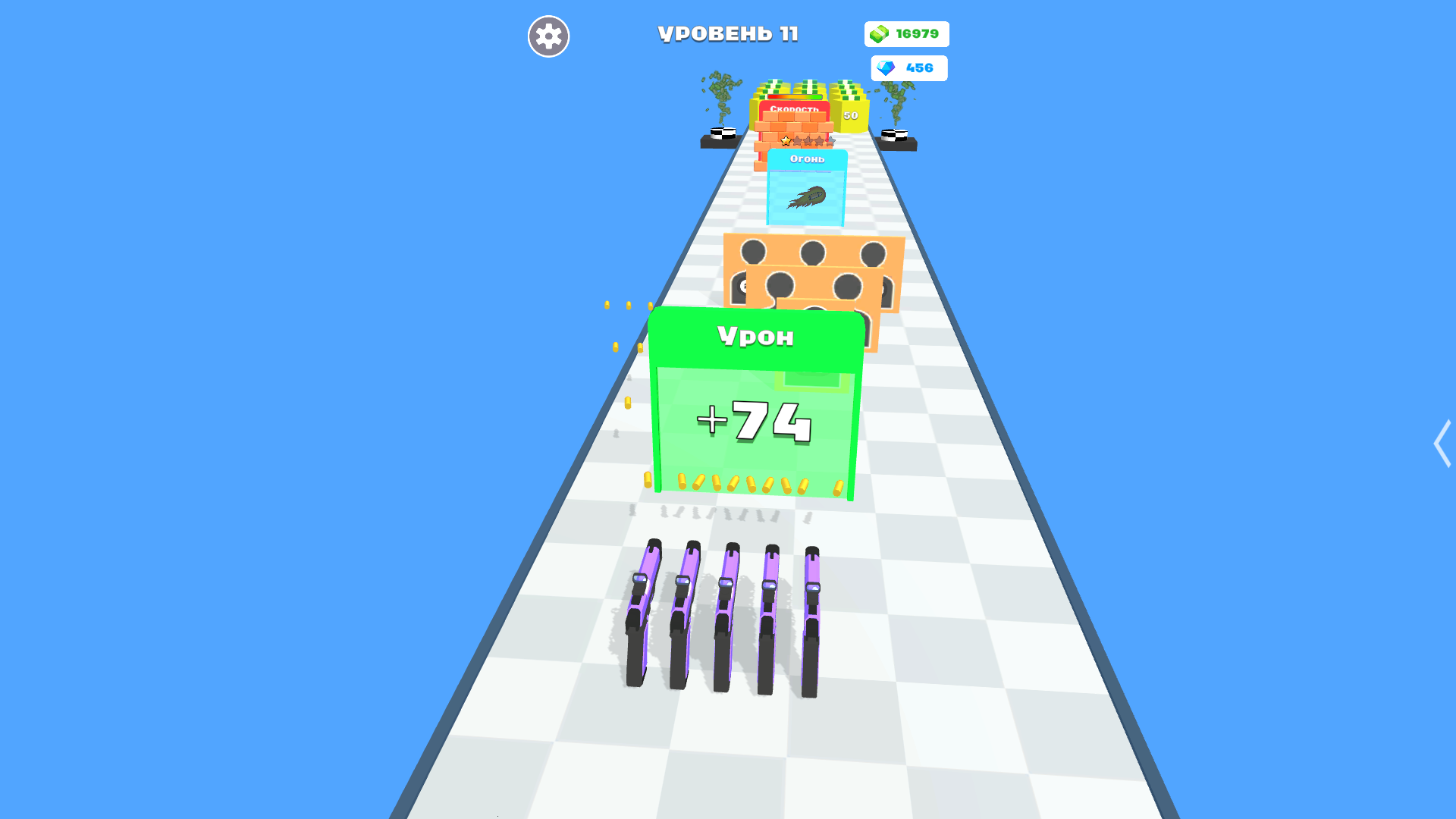This screenshot has width=1456, height=819.
Task: Click the rightmost empty star rating
Action: [x=831, y=141]
